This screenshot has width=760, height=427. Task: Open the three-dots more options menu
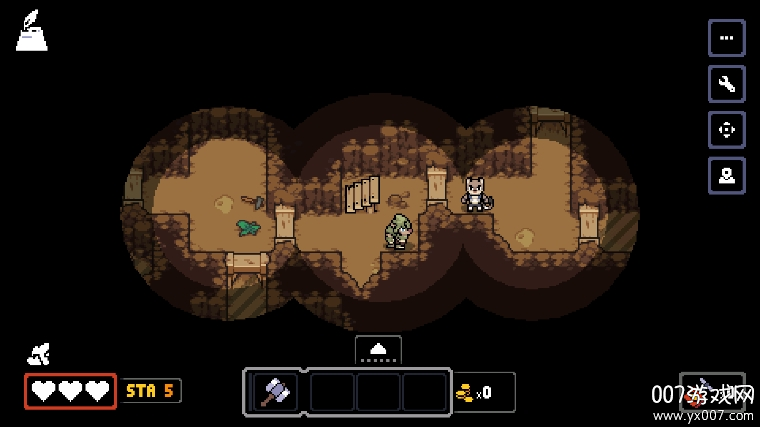(726, 38)
